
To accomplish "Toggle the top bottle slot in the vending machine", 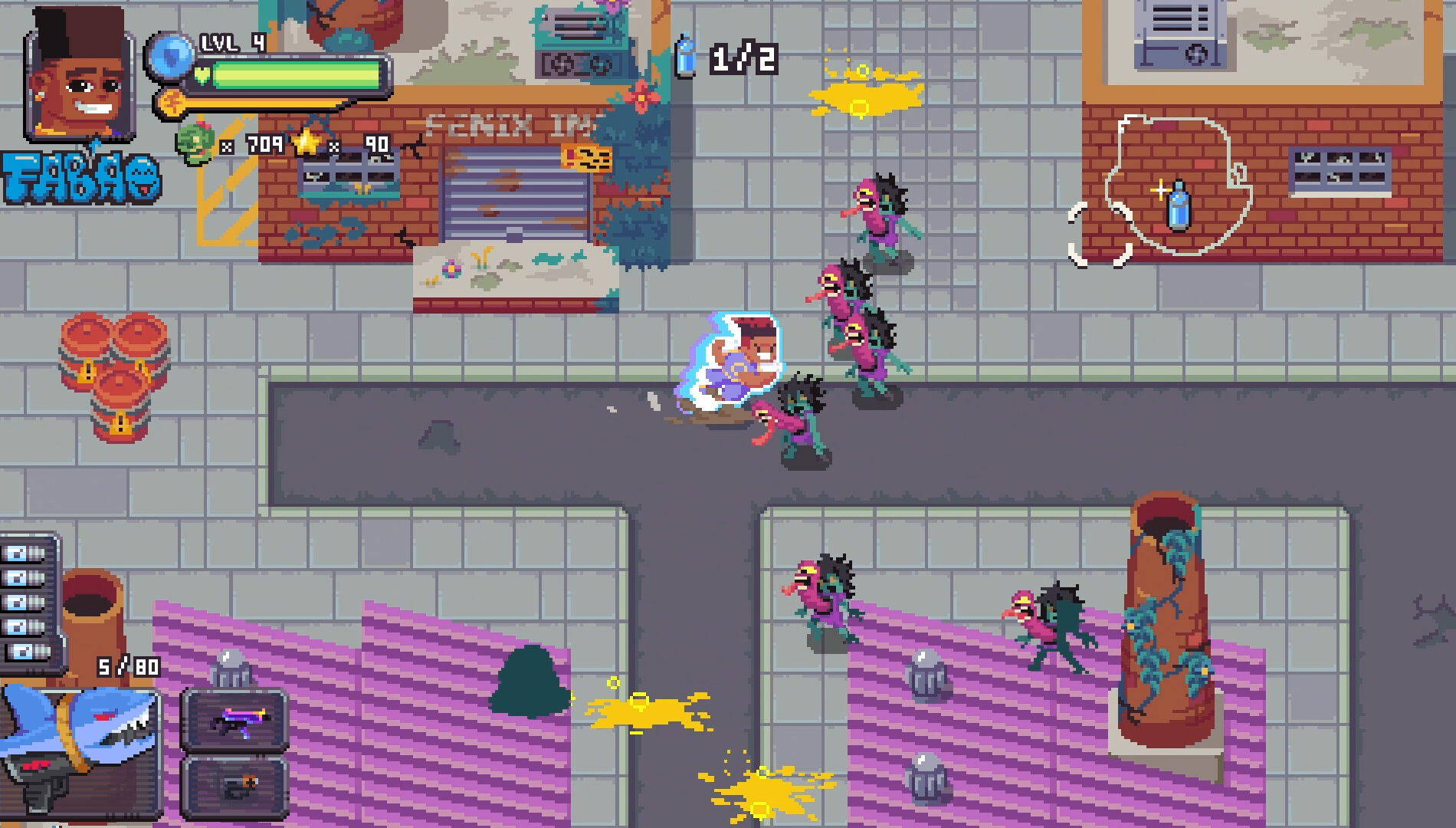I will (23, 554).
